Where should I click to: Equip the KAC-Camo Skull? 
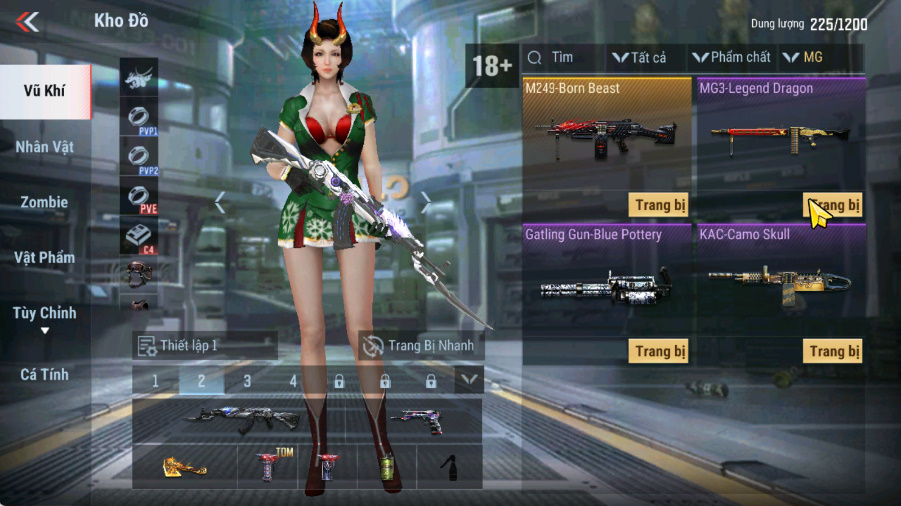point(832,351)
